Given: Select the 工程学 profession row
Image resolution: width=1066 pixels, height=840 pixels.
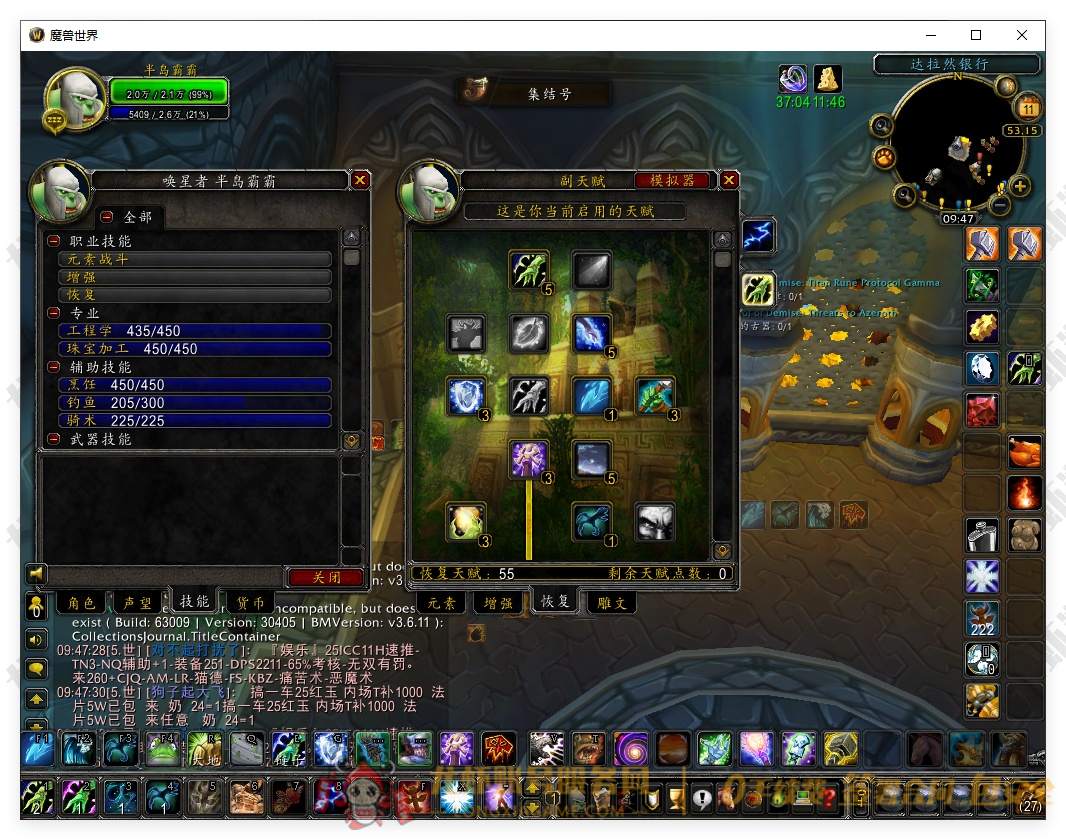Looking at the screenshot, I should coord(195,331).
